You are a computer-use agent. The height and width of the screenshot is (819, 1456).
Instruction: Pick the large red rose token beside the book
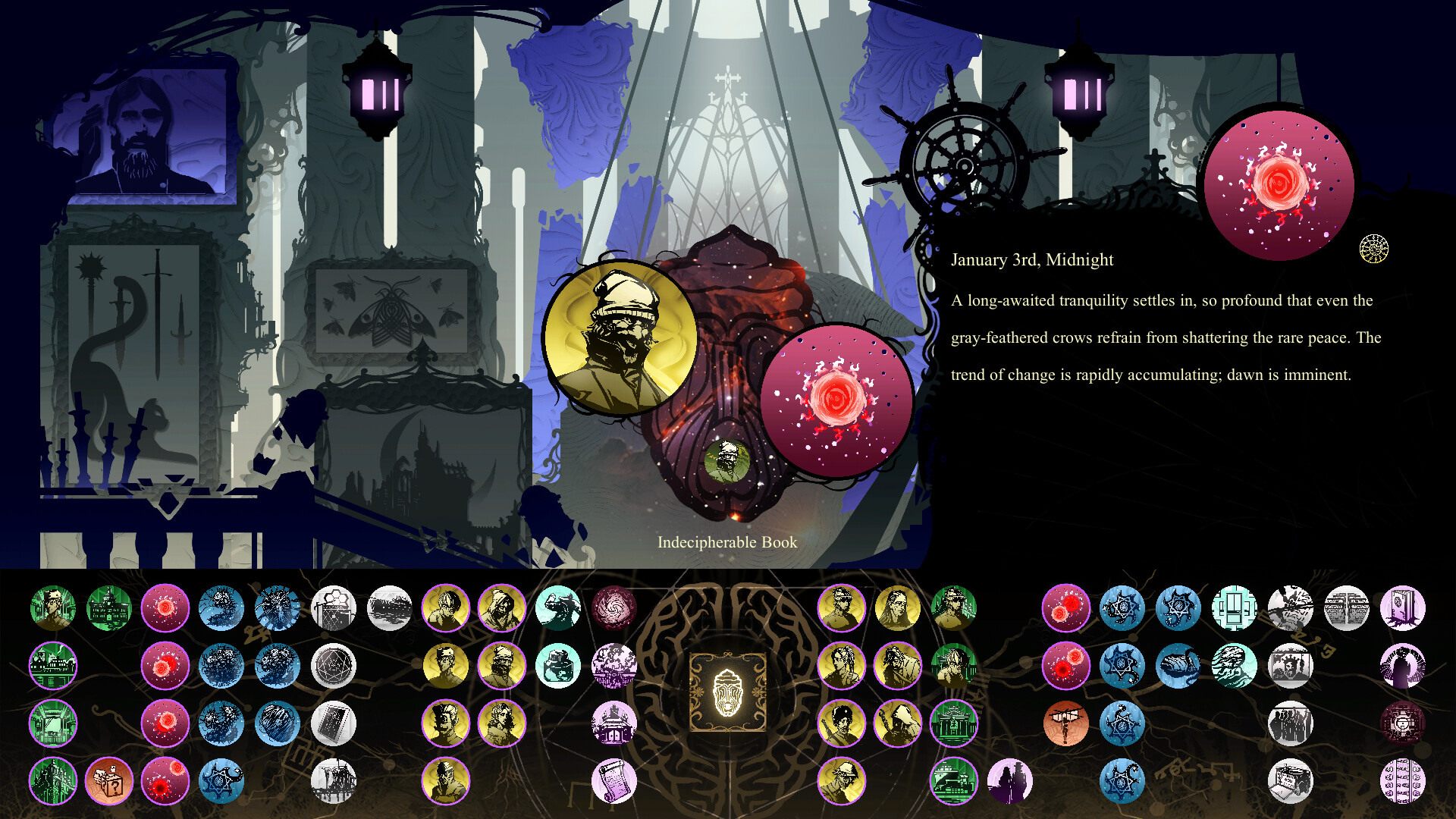836,400
